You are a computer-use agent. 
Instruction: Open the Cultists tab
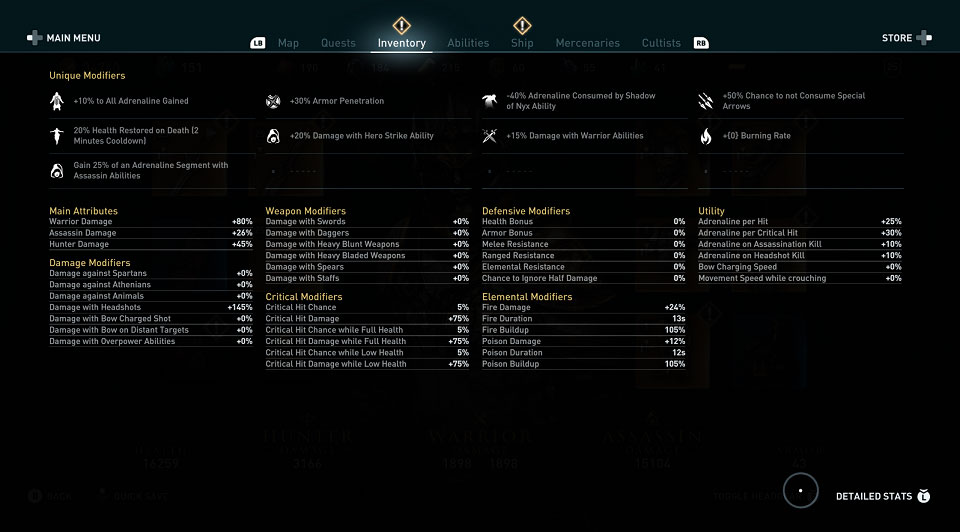click(661, 43)
